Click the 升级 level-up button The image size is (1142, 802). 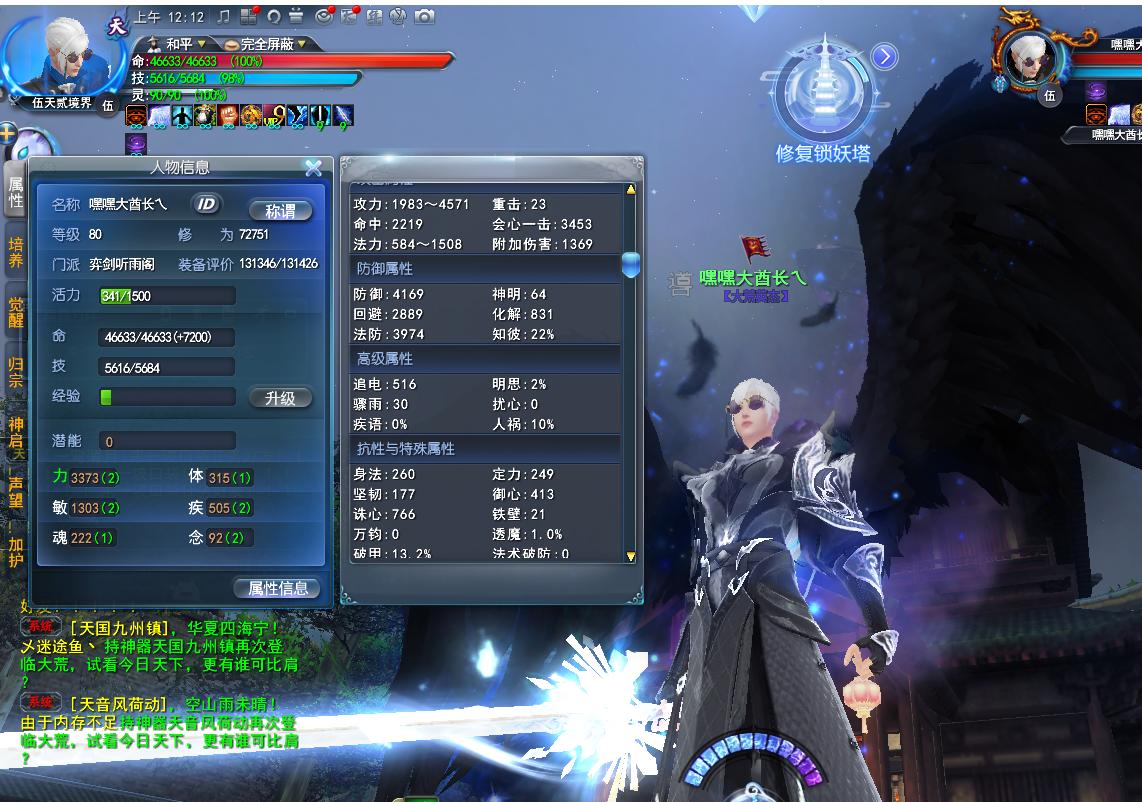coord(280,398)
